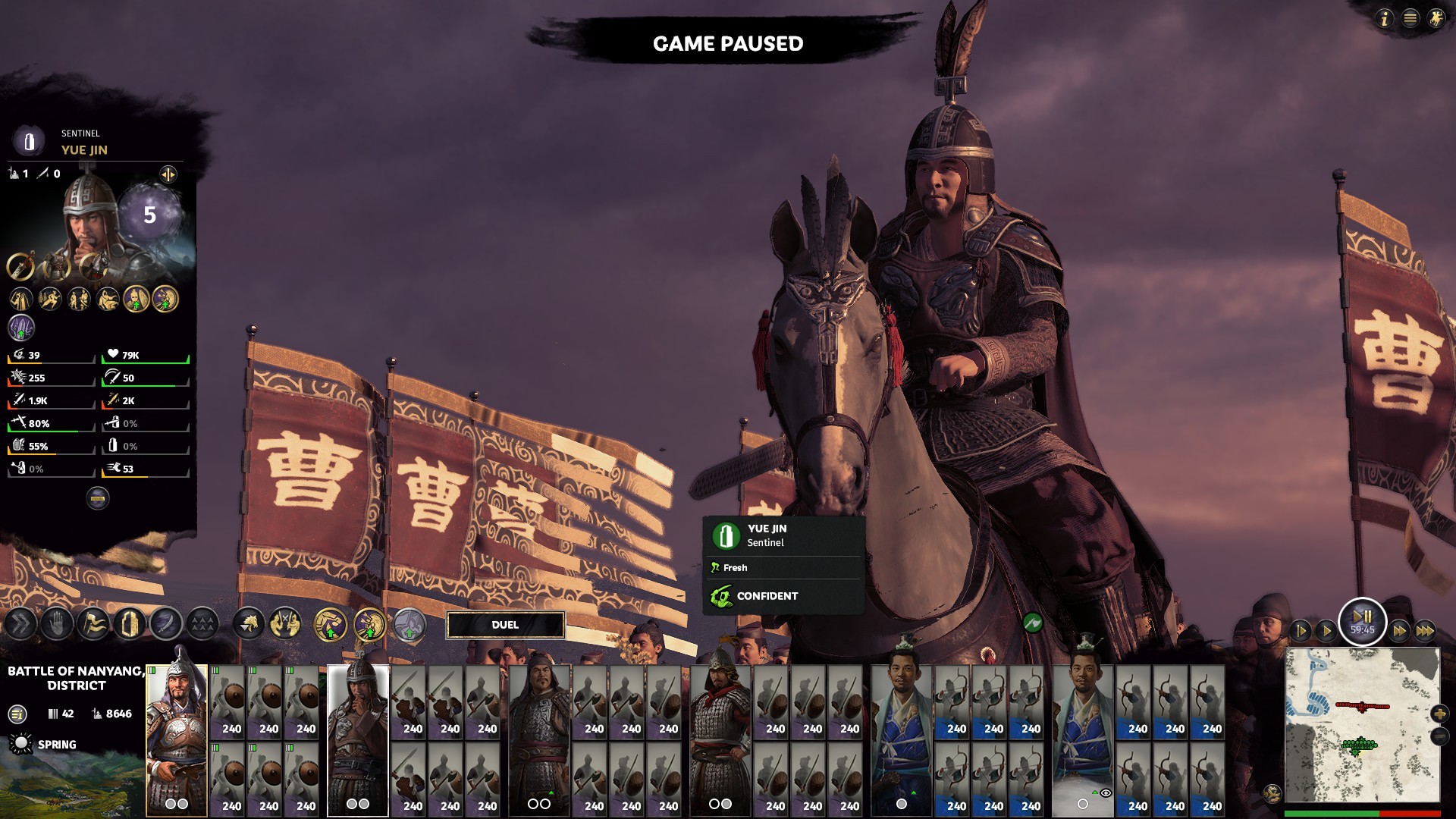1456x819 pixels.
Task: Open the game menu hamburger icon
Action: click(1410, 18)
